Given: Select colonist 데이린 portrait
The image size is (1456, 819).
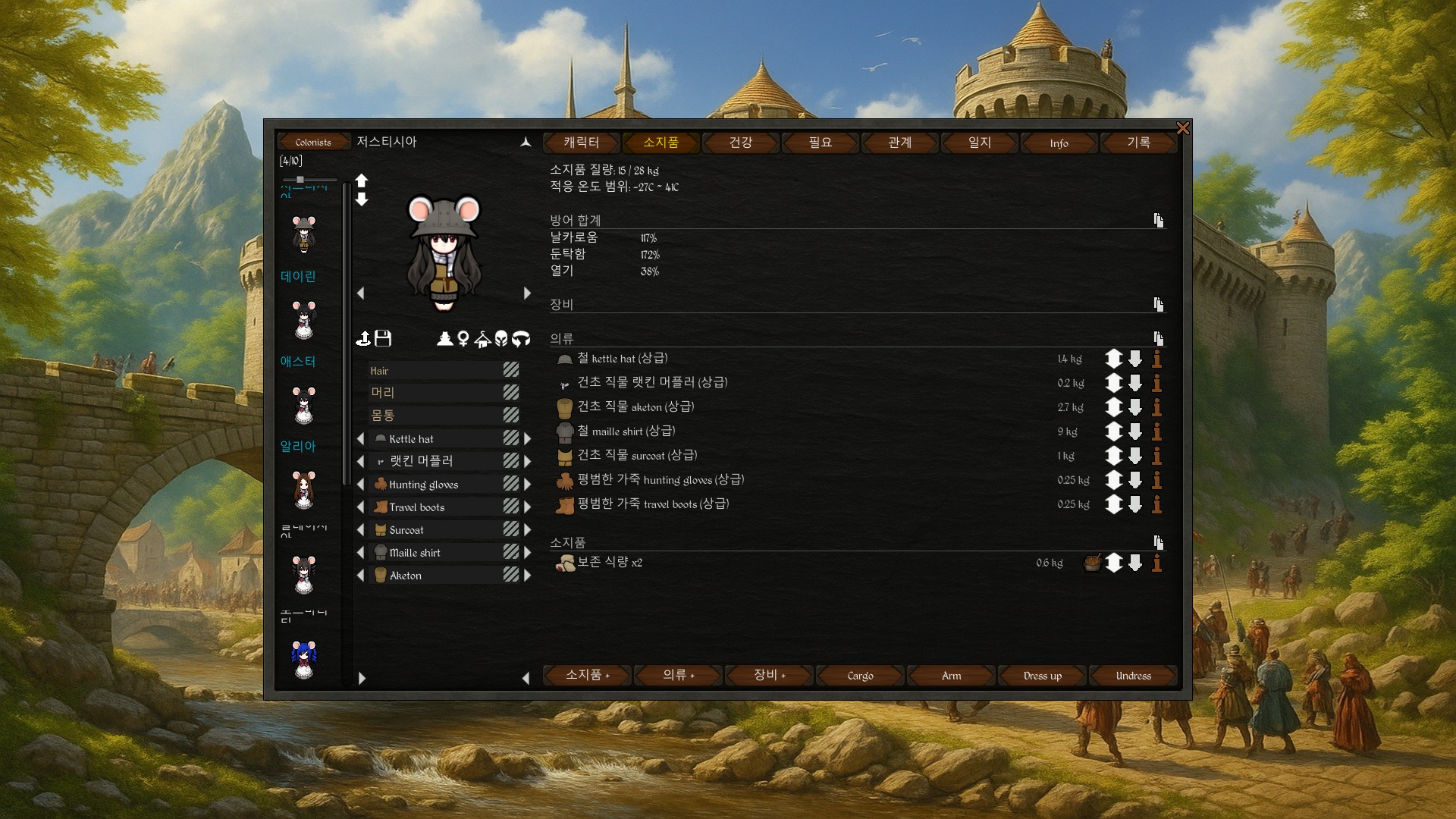Looking at the screenshot, I should tap(304, 319).
